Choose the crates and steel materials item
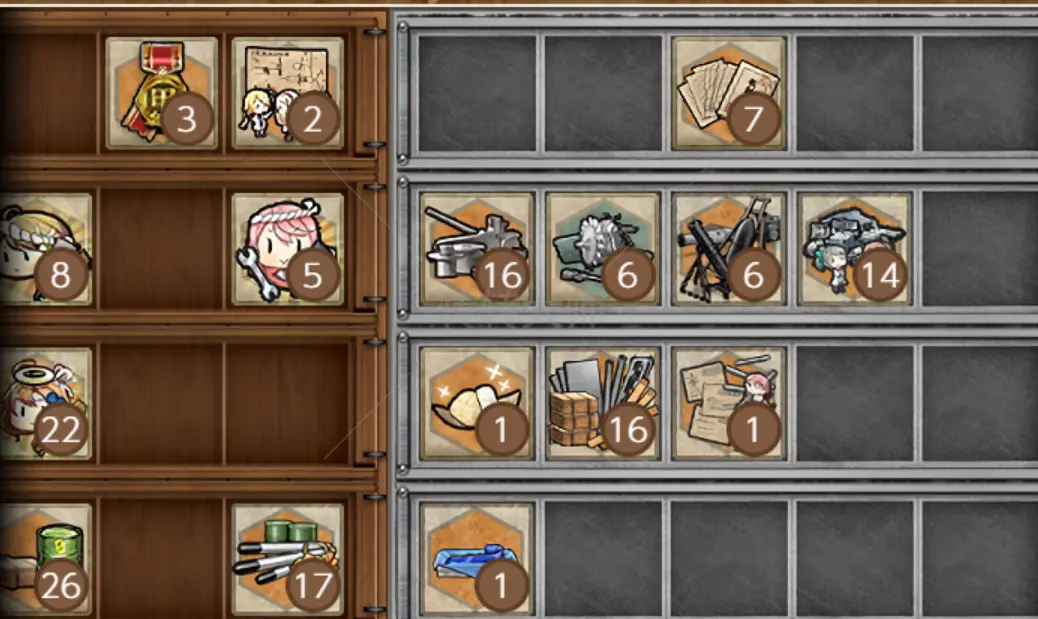1038x619 pixels. click(603, 403)
